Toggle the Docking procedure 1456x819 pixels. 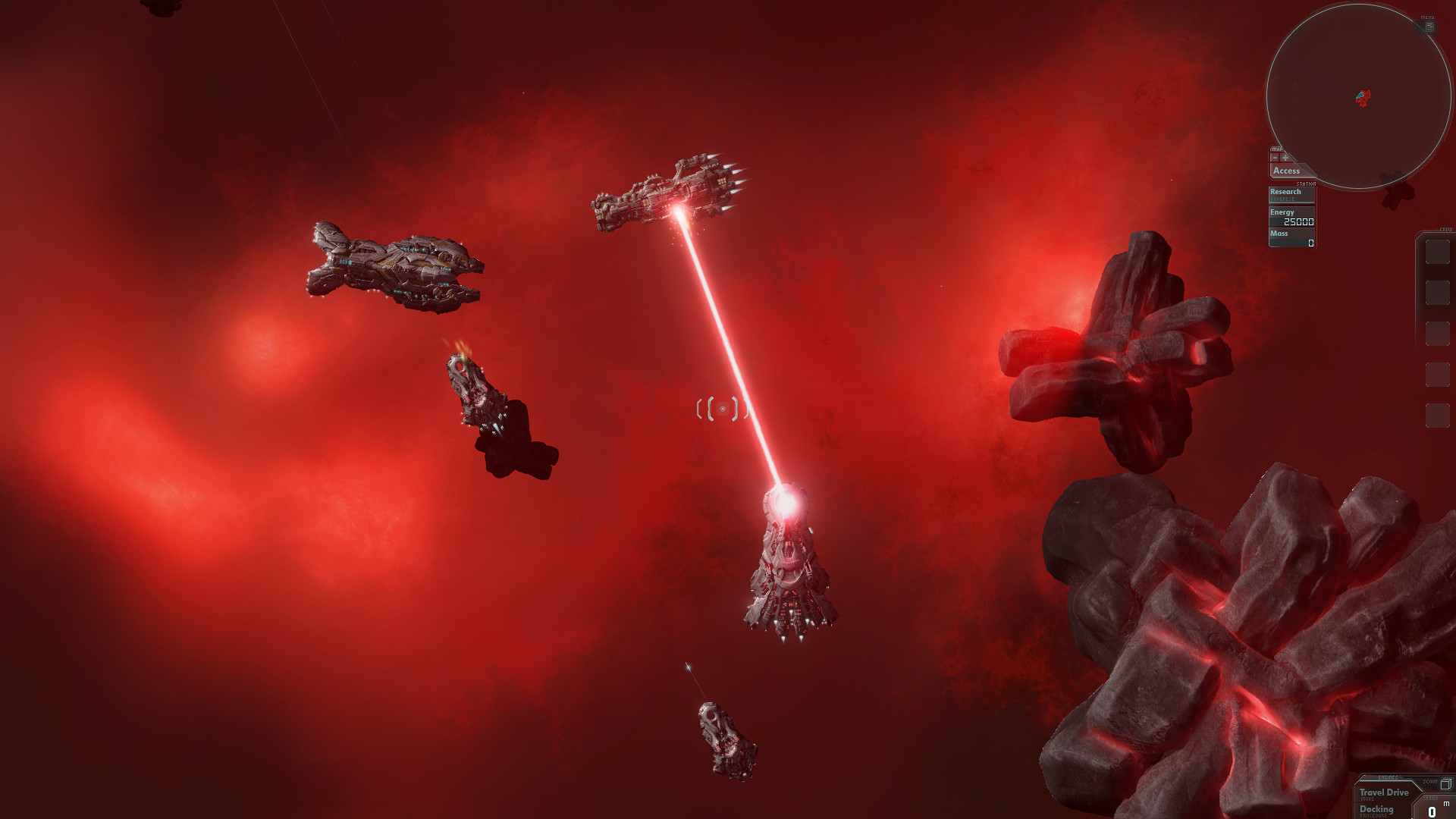pyautogui.click(x=1376, y=810)
